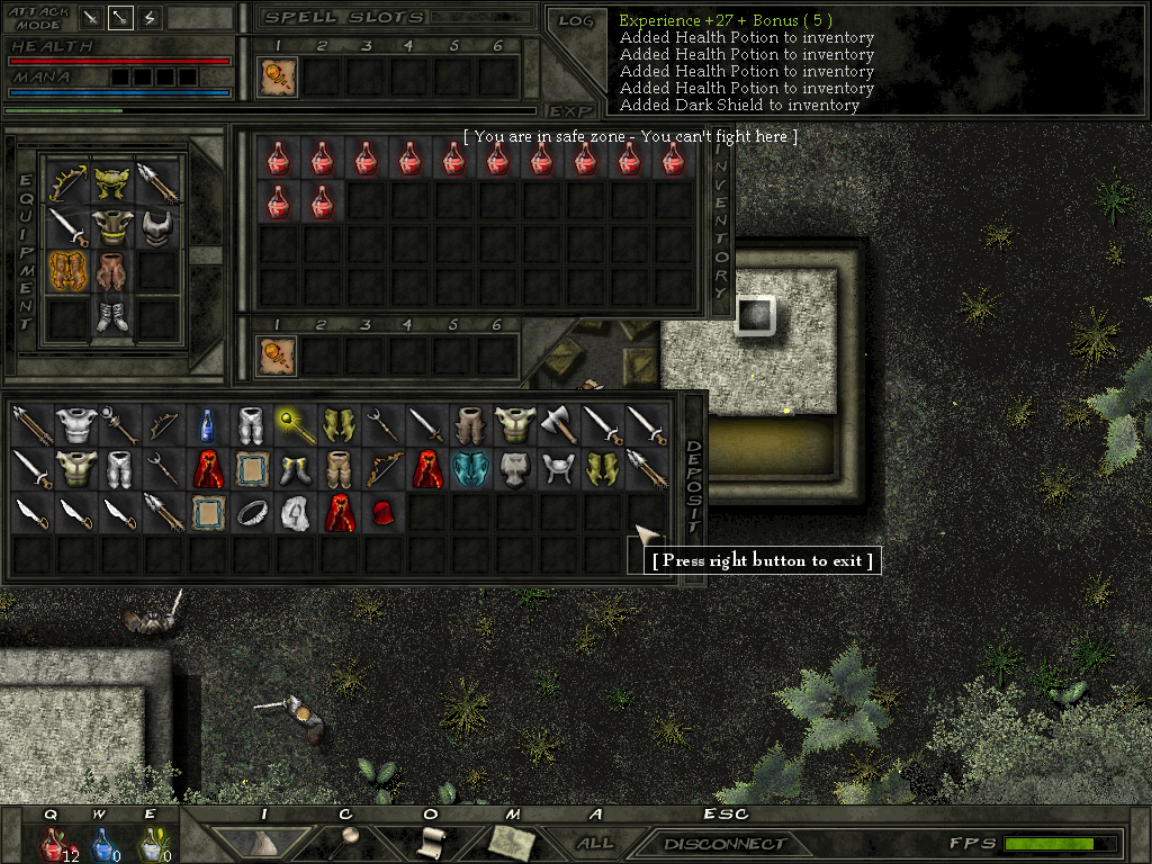Open the inventory bag icon
This screenshot has width=1152, height=864.
(263, 841)
